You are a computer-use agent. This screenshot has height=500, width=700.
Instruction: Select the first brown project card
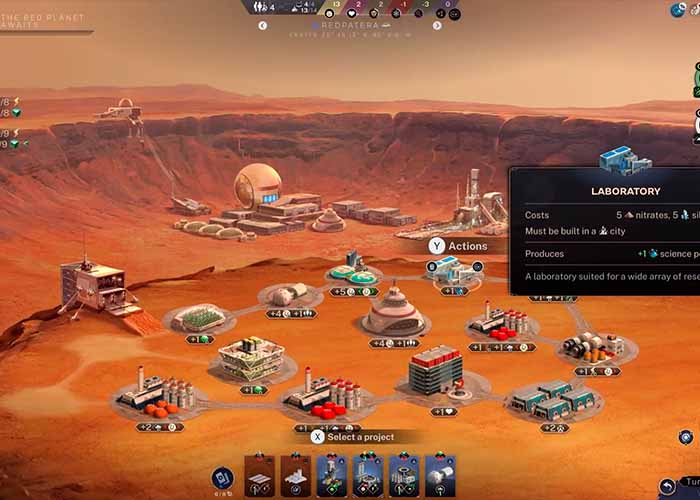pyautogui.click(x=260, y=476)
